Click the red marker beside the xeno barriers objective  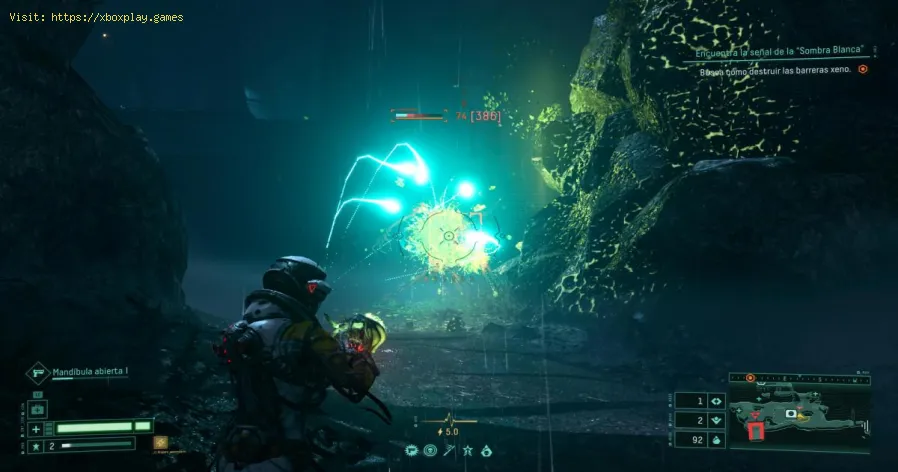[x=862, y=69]
